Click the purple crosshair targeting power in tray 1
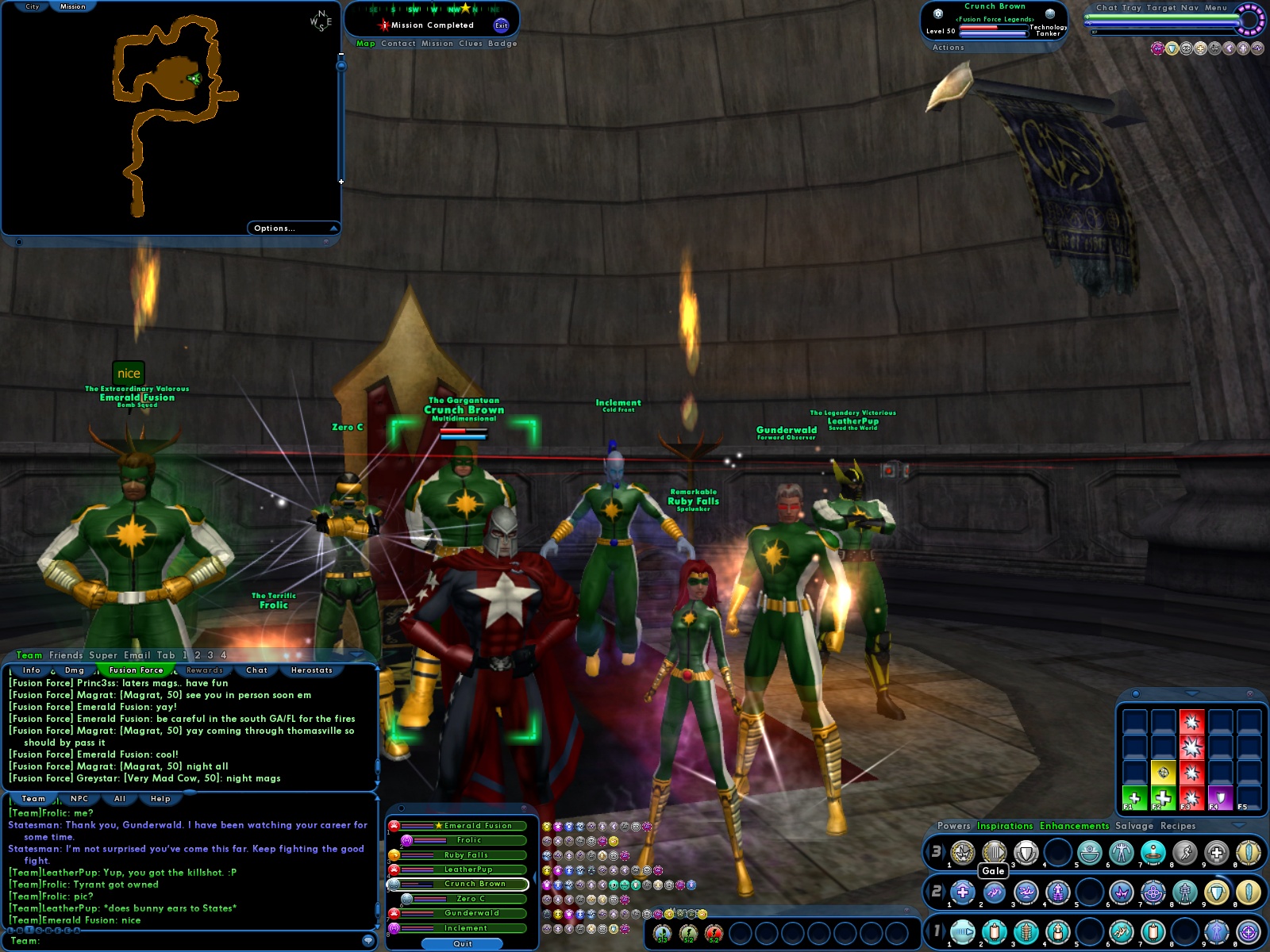 [x=1247, y=931]
